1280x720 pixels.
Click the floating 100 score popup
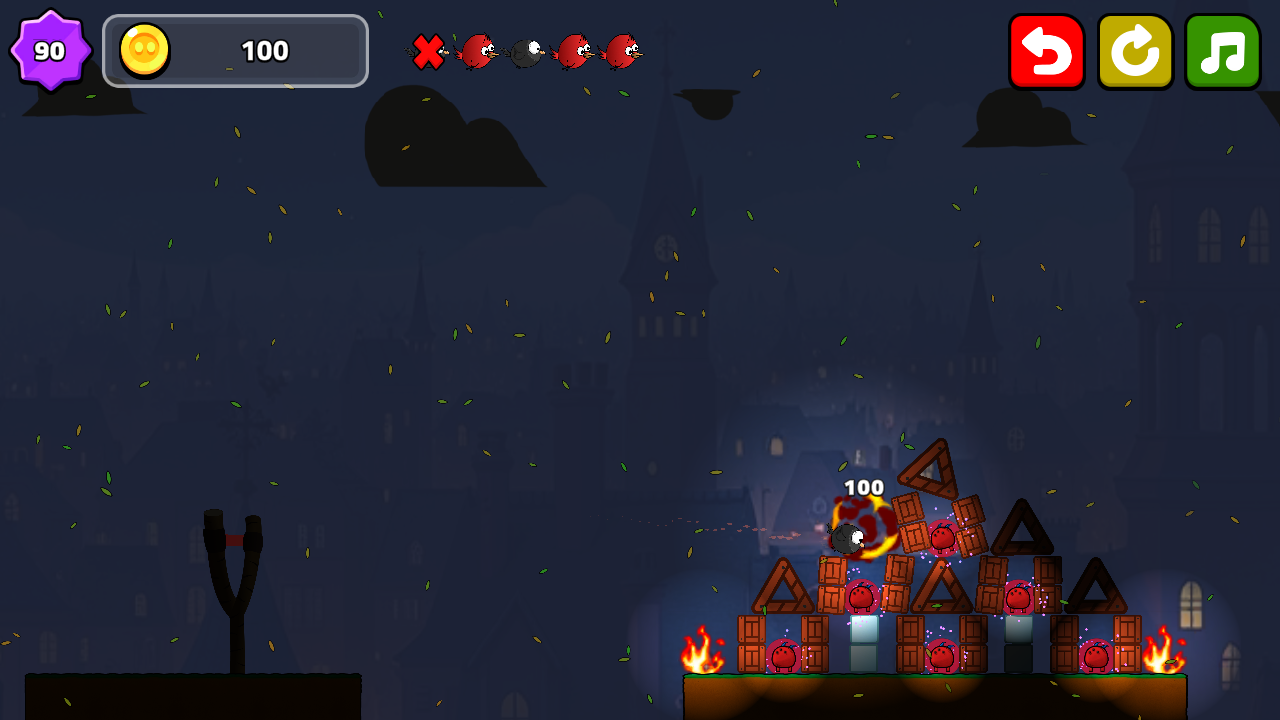click(x=862, y=487)
